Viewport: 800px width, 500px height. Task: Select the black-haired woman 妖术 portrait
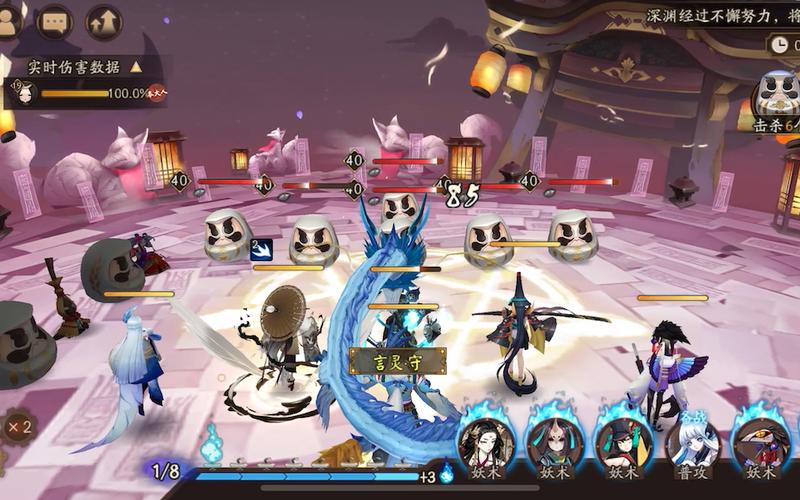click(487, 442)
